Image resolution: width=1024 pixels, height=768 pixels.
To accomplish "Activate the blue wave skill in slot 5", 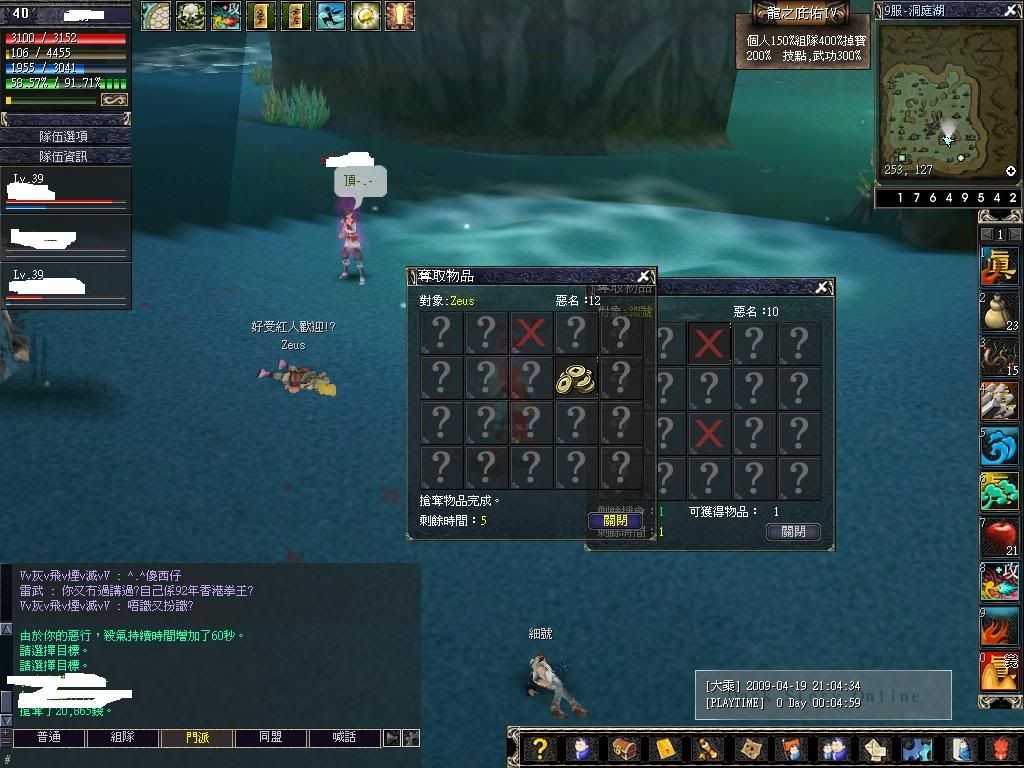I will [999, 446].
